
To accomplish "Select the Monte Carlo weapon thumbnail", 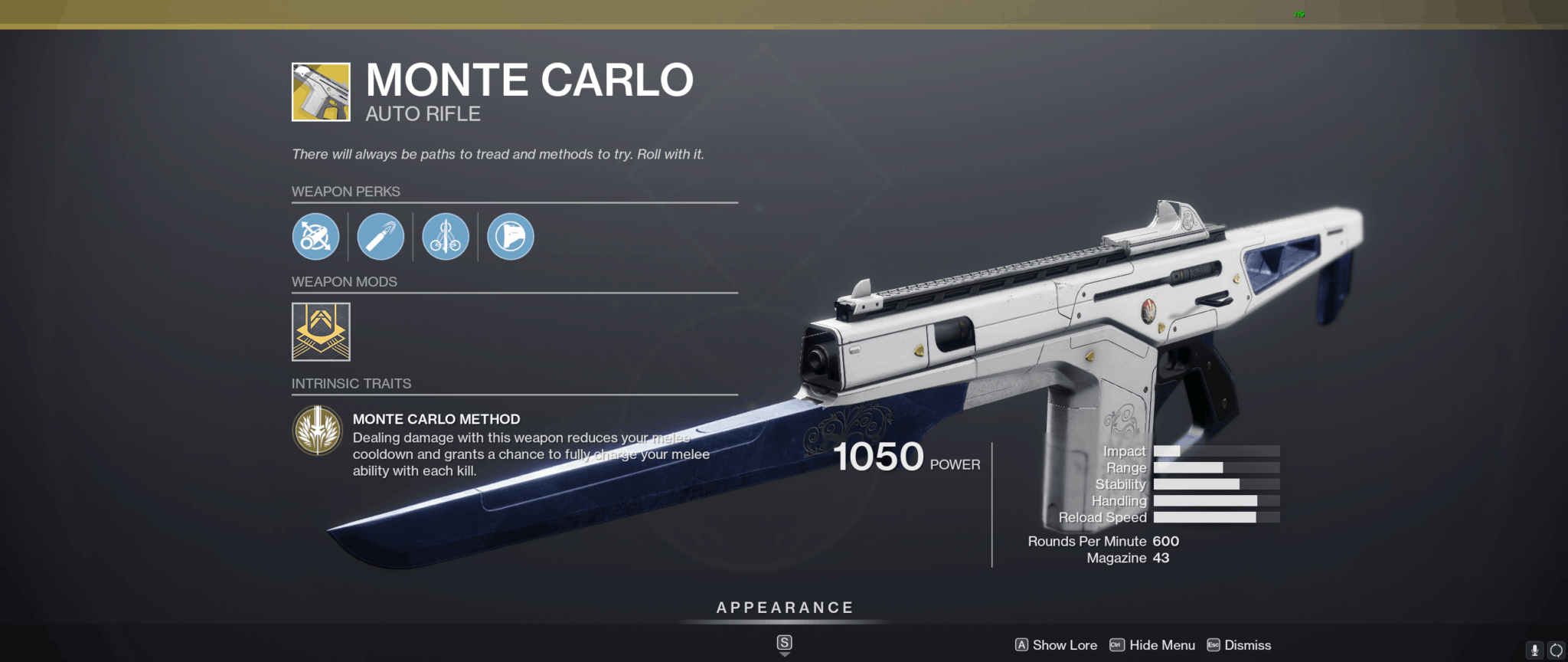I will click(x=321, y=90).
